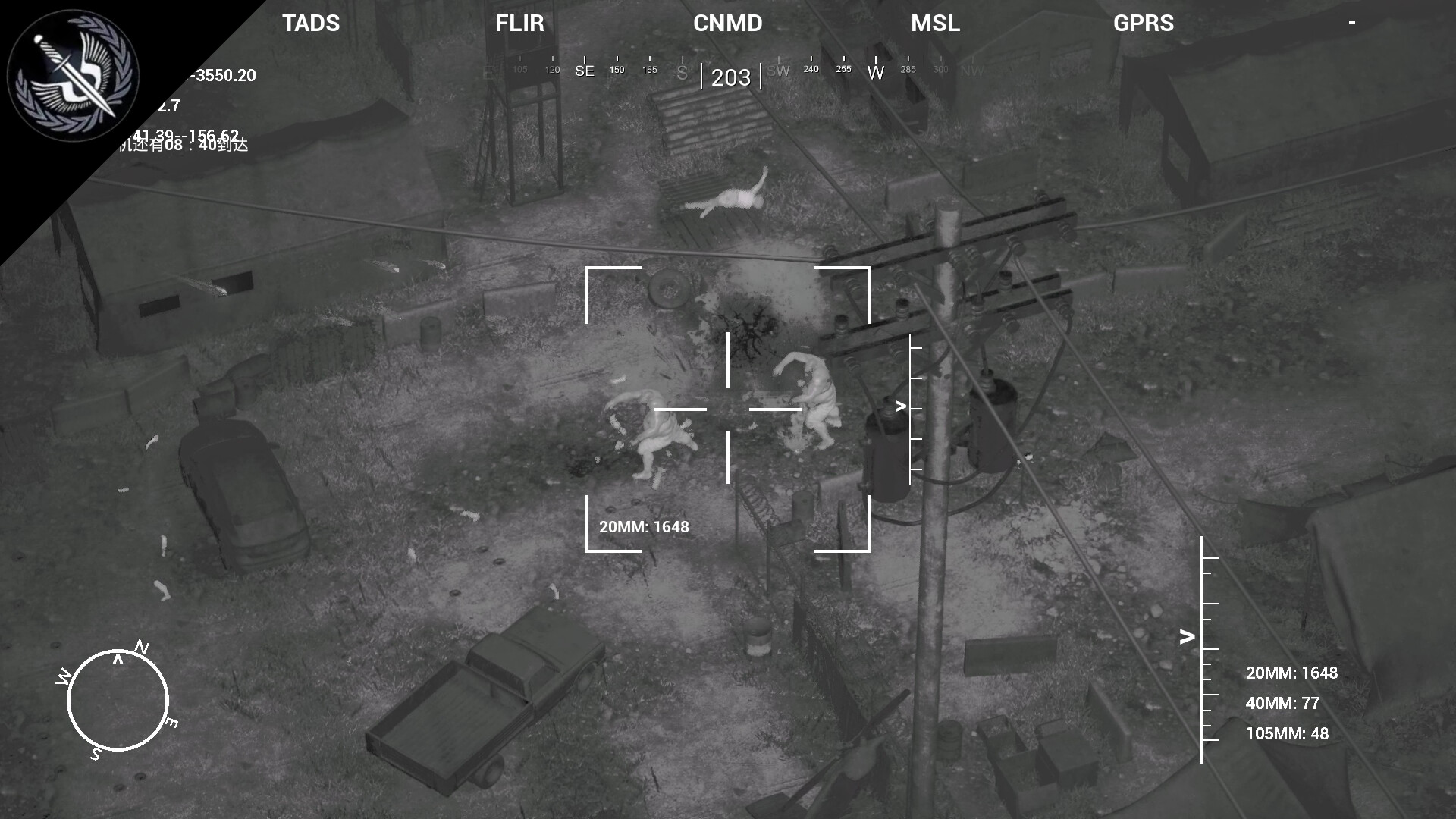This screenshot has height=819, width=1456.
Task: Toggle the MSL weapon mode
Action: 935,24
